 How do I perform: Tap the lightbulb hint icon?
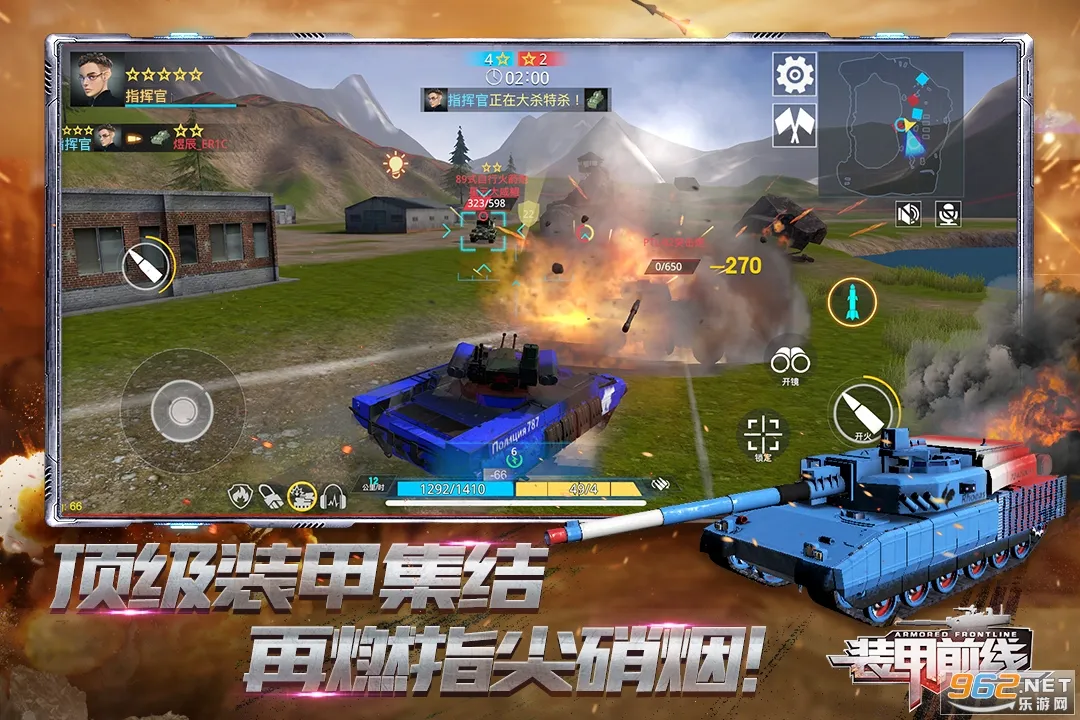[396, 163]
